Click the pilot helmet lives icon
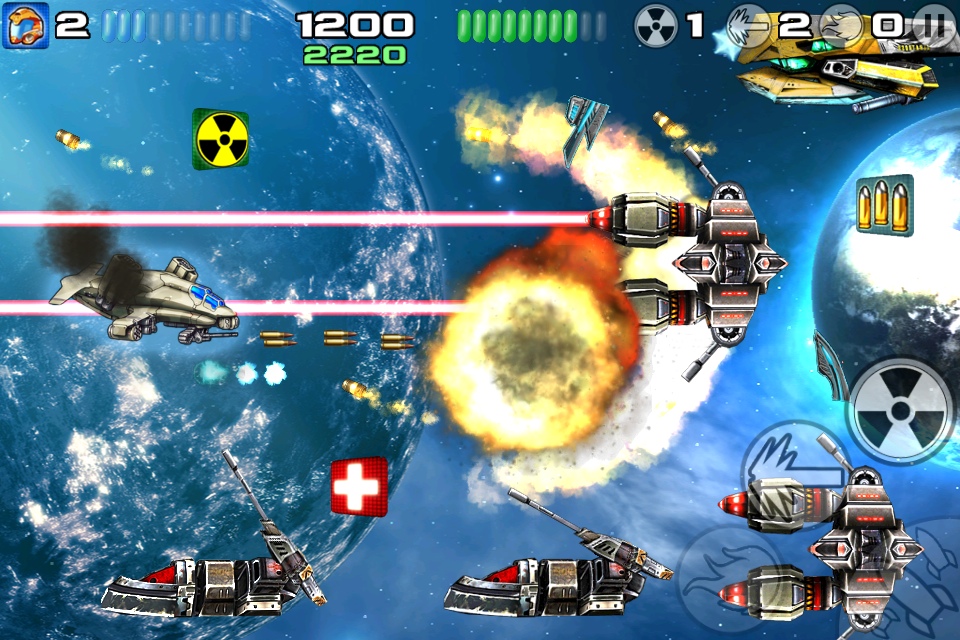Screen dimensions: 960x640 click(21, 25)
